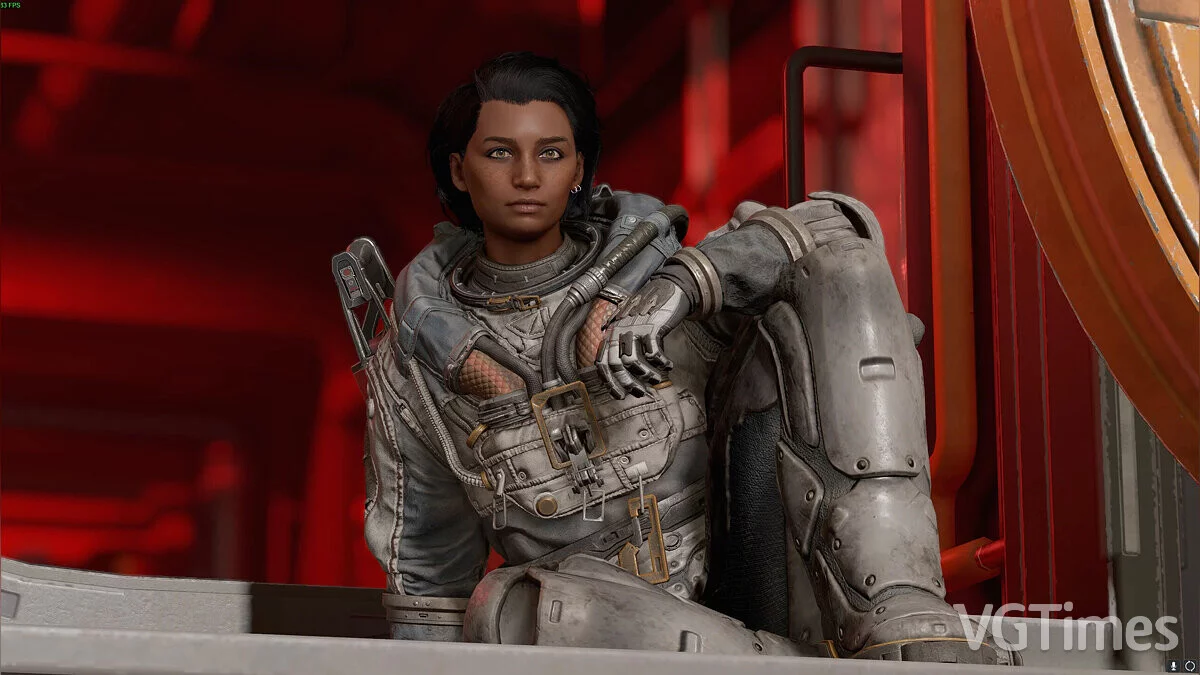
Task: Click the microphone overlay icon
Action: 1173,666
